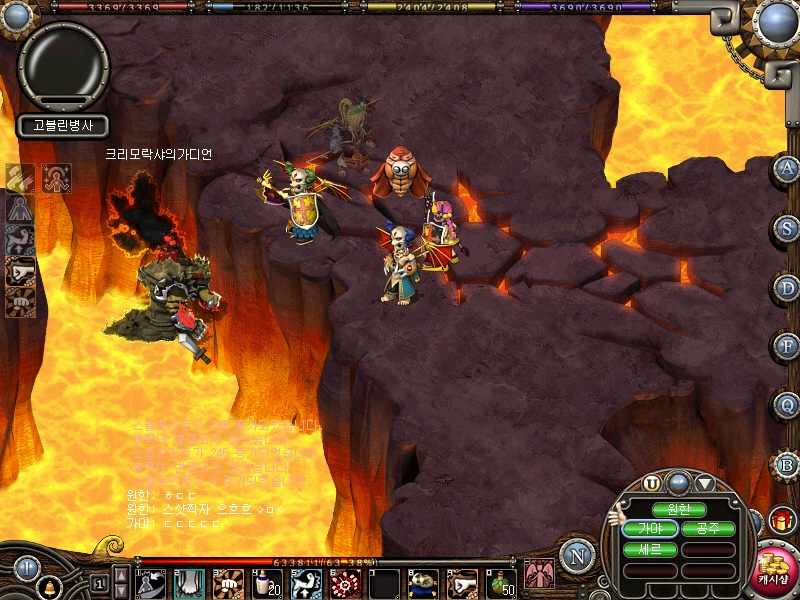The image size is (800, 600).
Task: Select party member 세르
Action: 650,548
